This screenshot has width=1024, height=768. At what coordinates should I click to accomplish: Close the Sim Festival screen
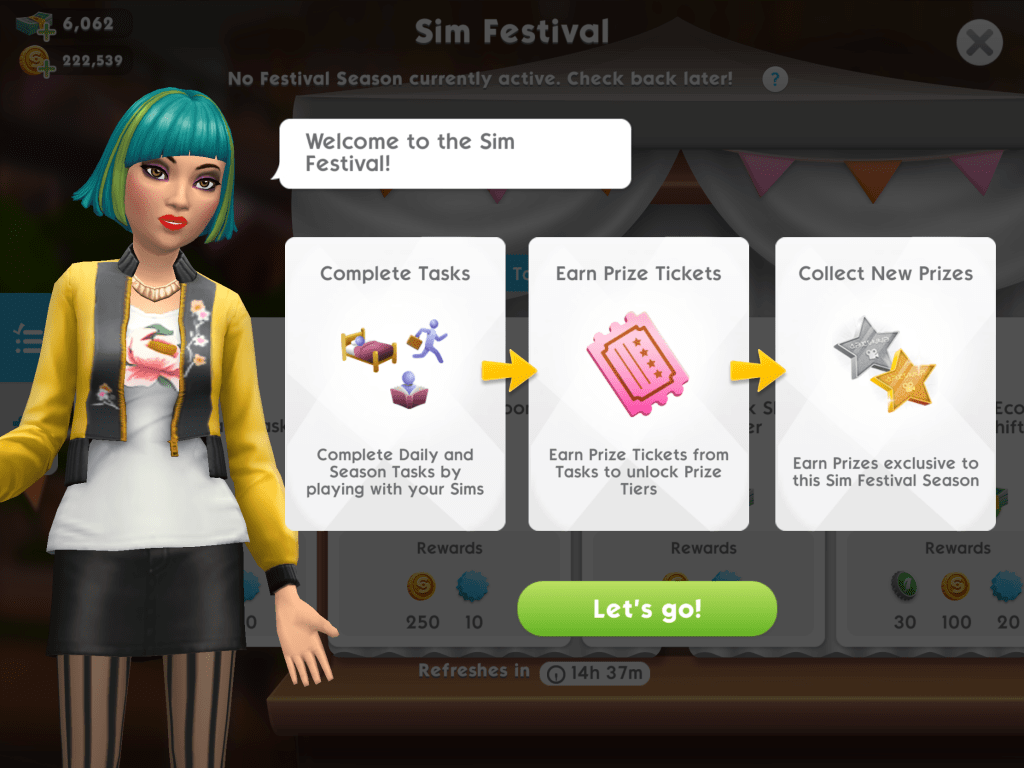click(x=979, y=43)
